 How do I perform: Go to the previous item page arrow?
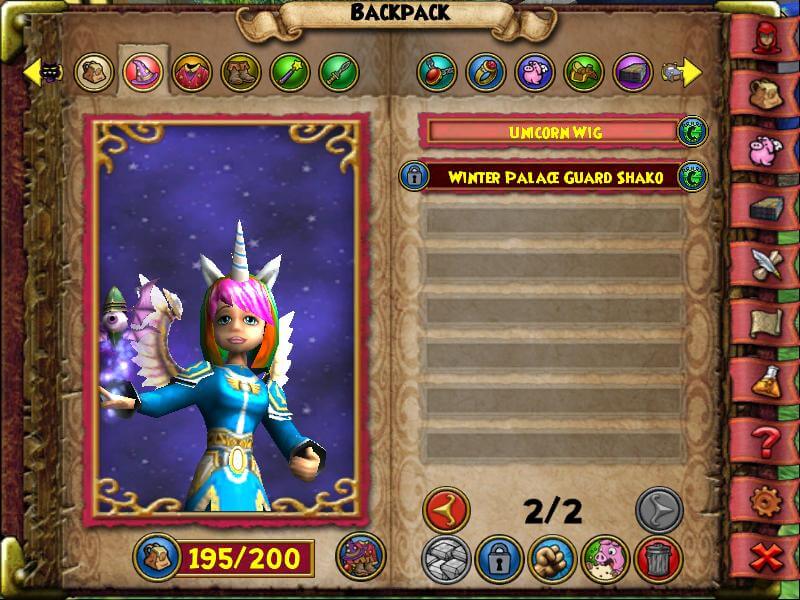pyautogui.click(x=445, y=510)
